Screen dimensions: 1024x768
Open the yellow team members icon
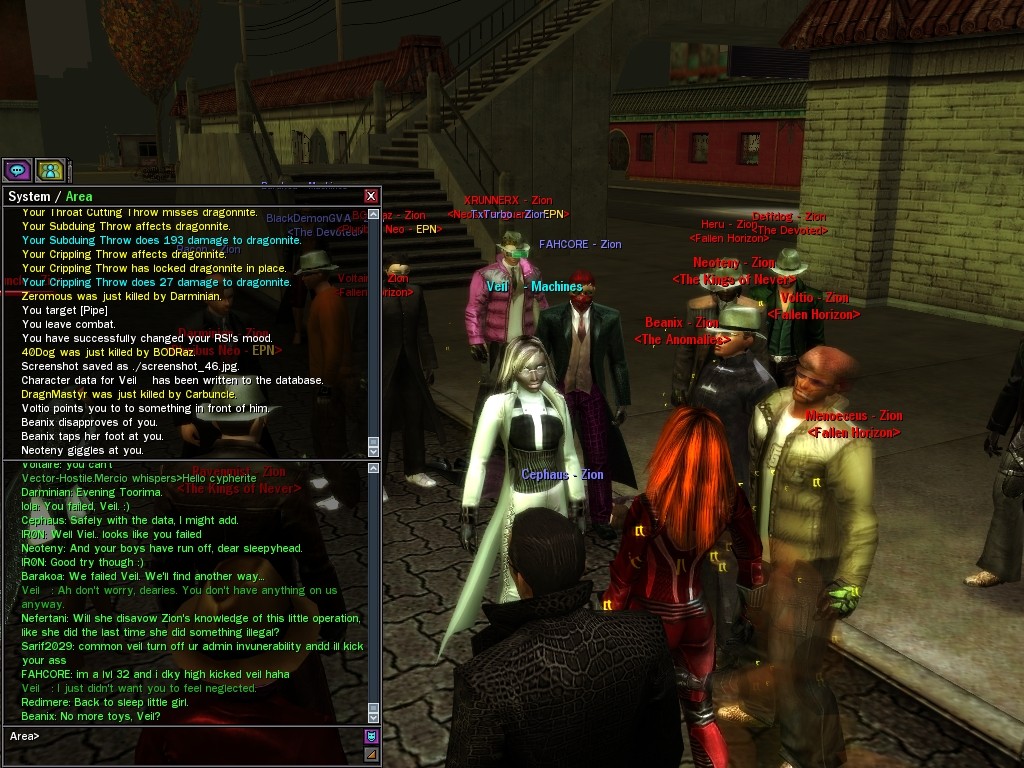coord(50,170)
